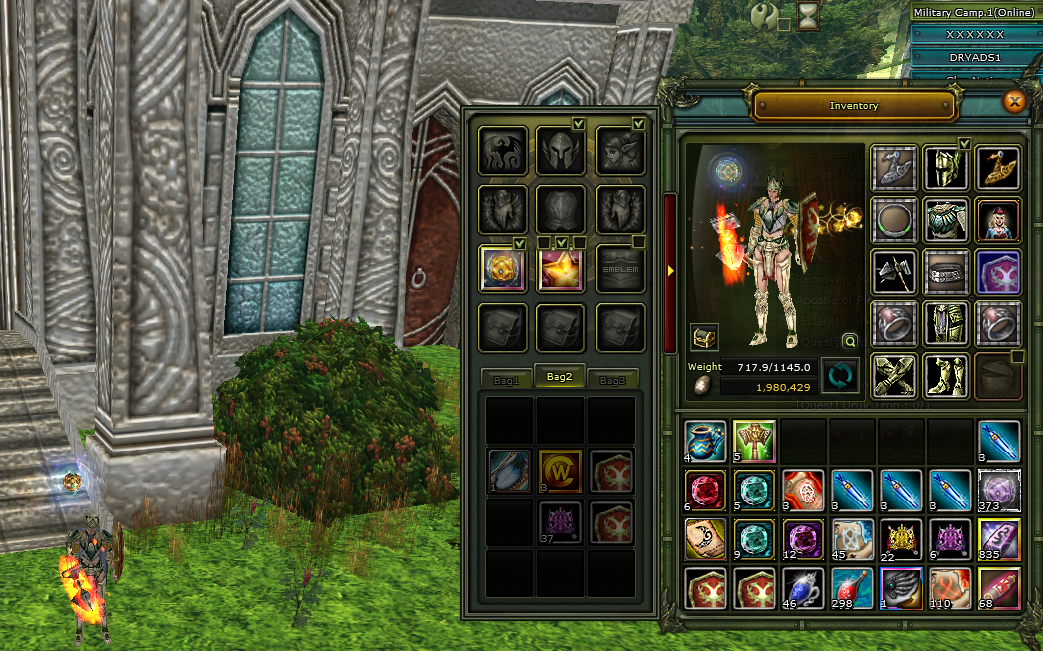Open the treasure chest icon beside the character
The height and width of the screenshot is (651, 1043).
tap(704, 338)
